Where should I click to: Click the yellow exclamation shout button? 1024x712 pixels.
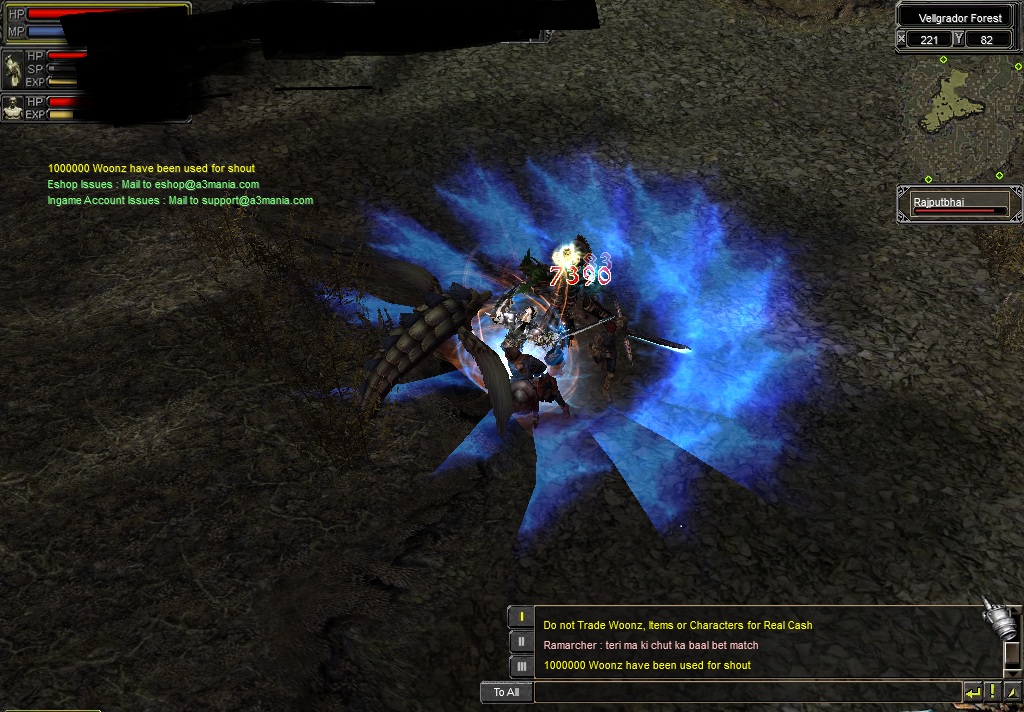[991, 692]
